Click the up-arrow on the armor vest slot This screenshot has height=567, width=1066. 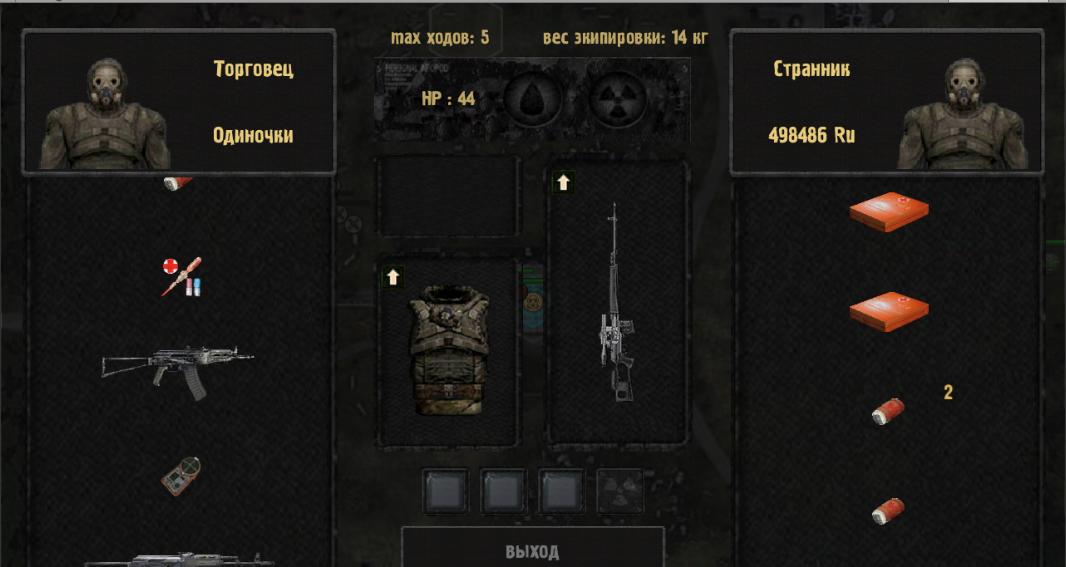pyautogui.click(x=393, y=277)
